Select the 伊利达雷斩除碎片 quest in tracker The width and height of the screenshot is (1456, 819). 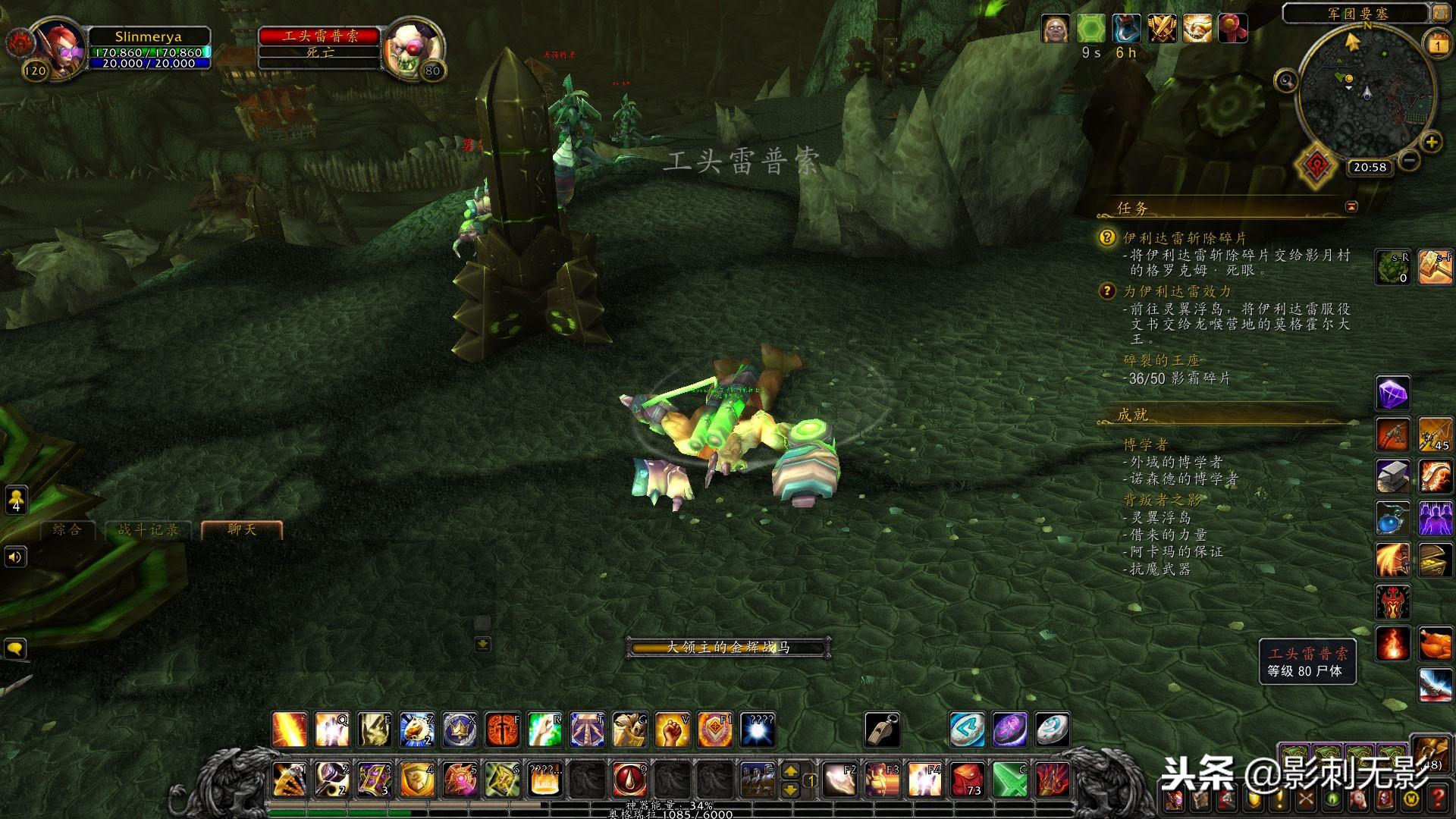coord(1185,238)
